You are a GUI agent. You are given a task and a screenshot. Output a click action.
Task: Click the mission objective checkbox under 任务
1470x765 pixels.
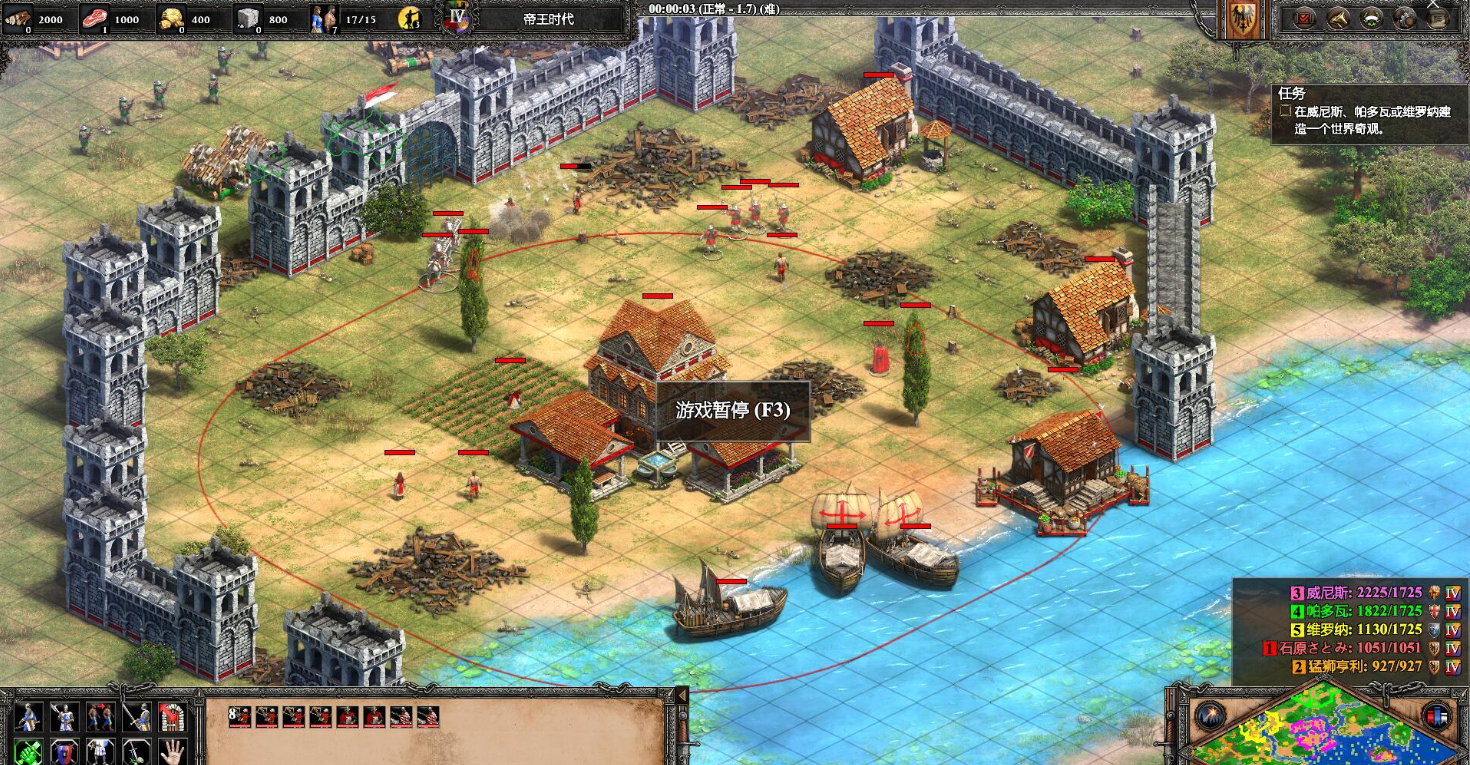coord(1285,113)
